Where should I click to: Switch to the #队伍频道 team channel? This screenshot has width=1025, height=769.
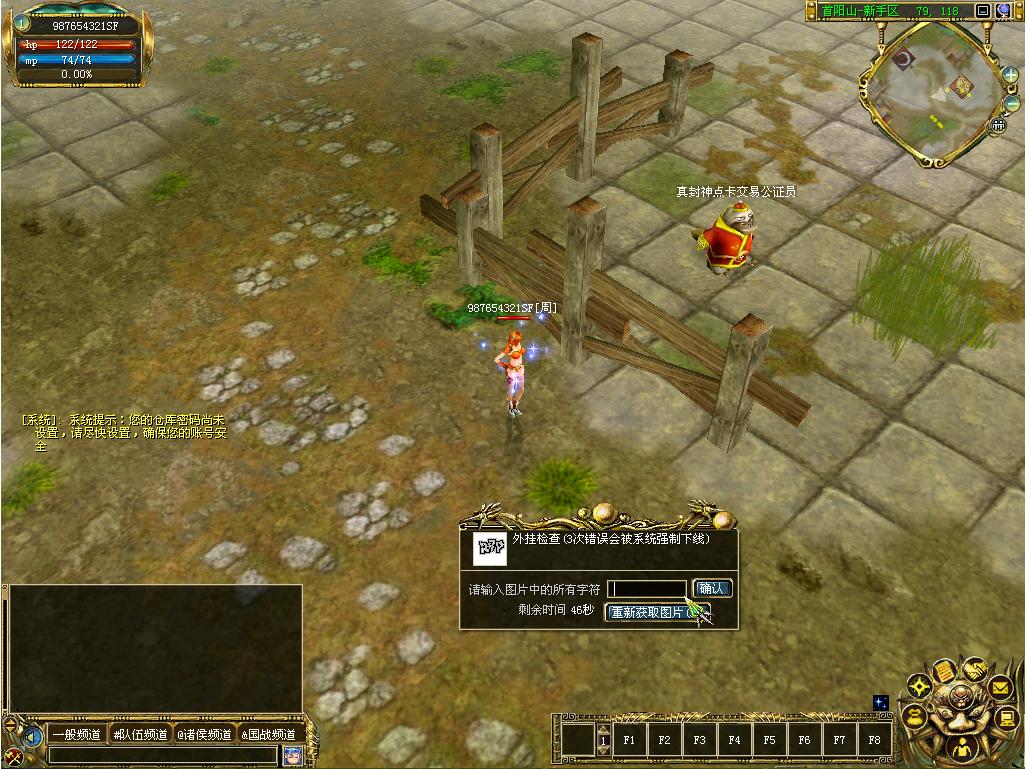pos(140,734)
